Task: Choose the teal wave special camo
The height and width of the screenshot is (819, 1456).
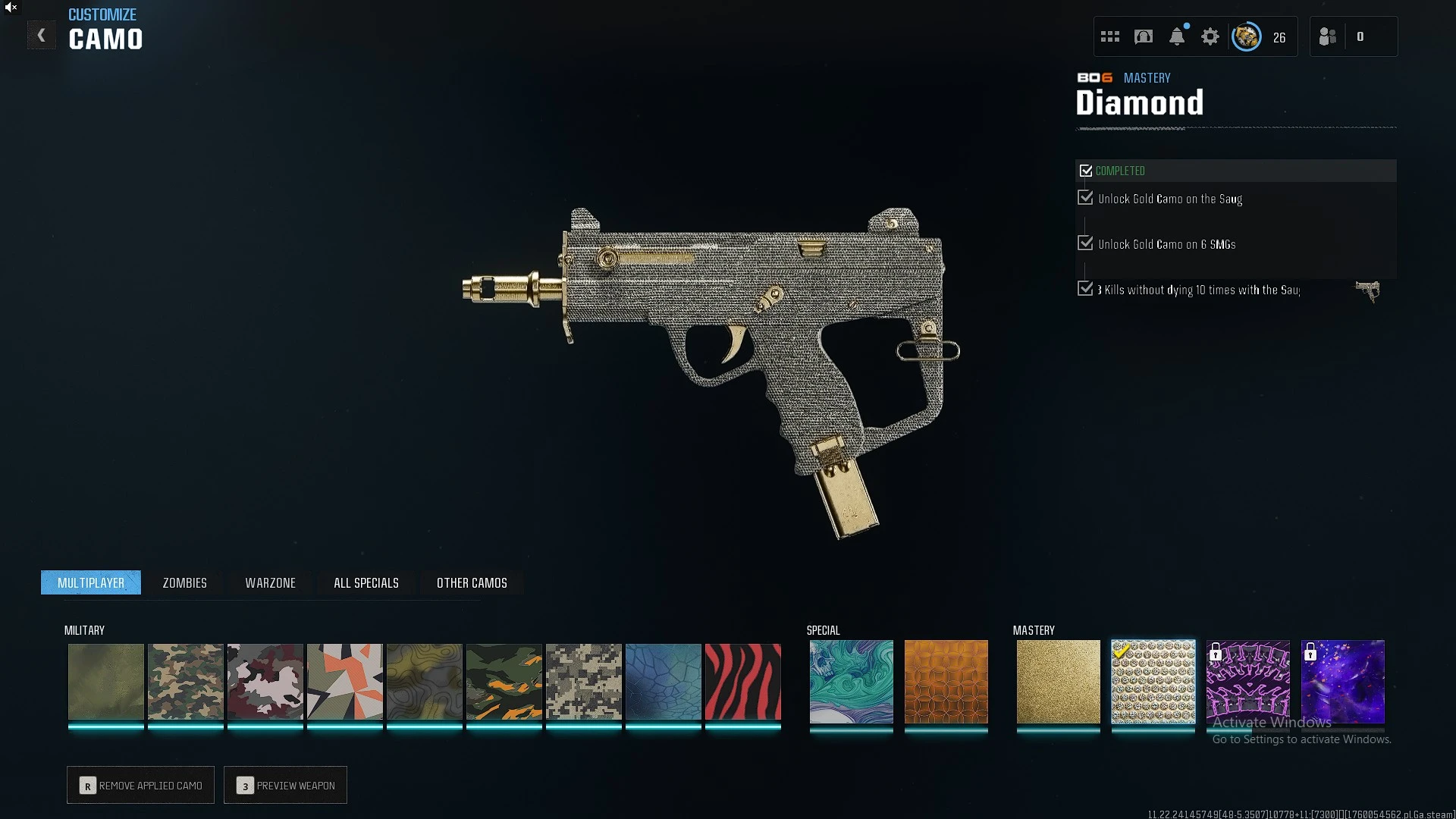Action: (851, 681)
